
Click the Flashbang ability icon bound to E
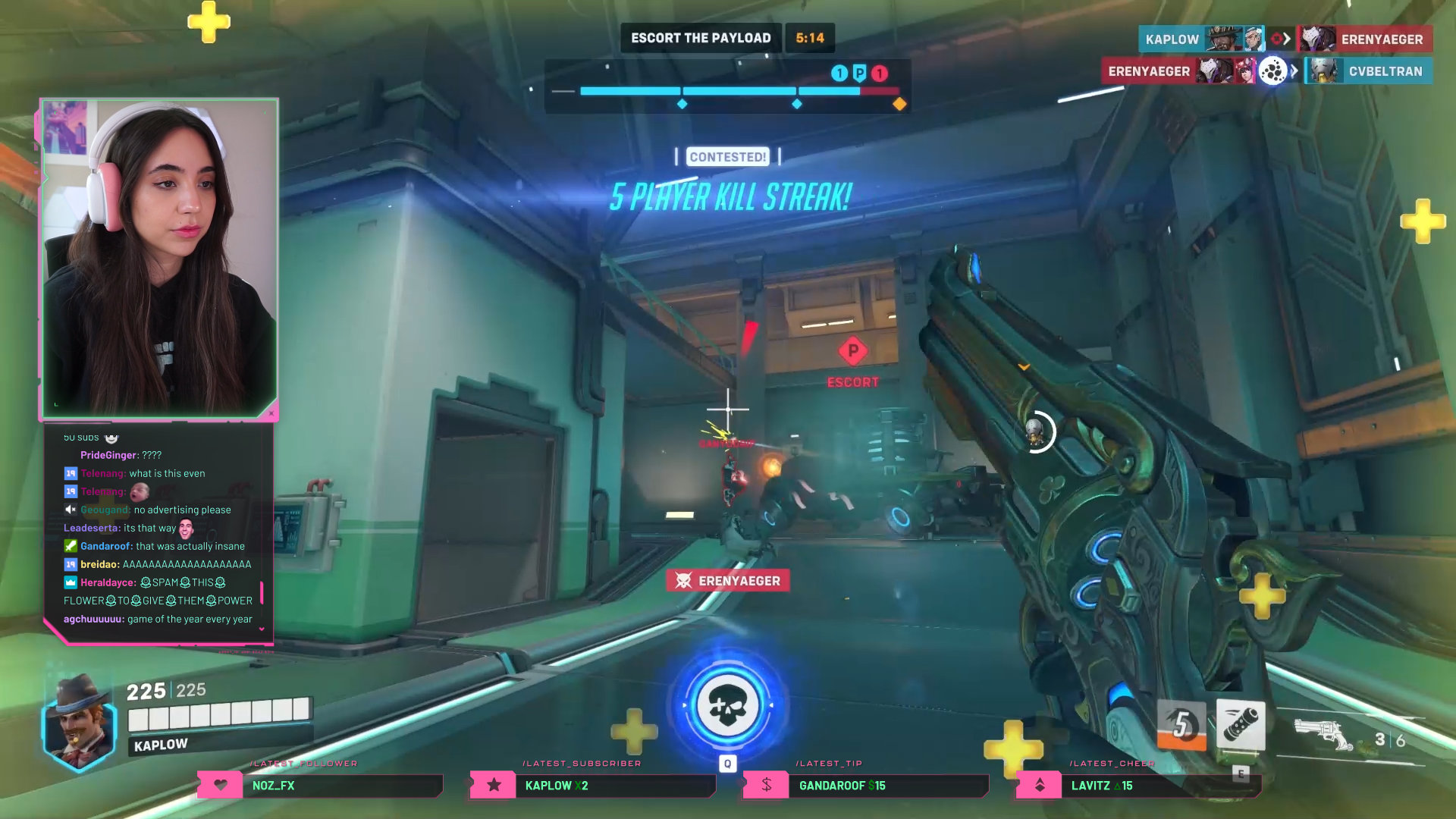click(x=1241, y=724)
